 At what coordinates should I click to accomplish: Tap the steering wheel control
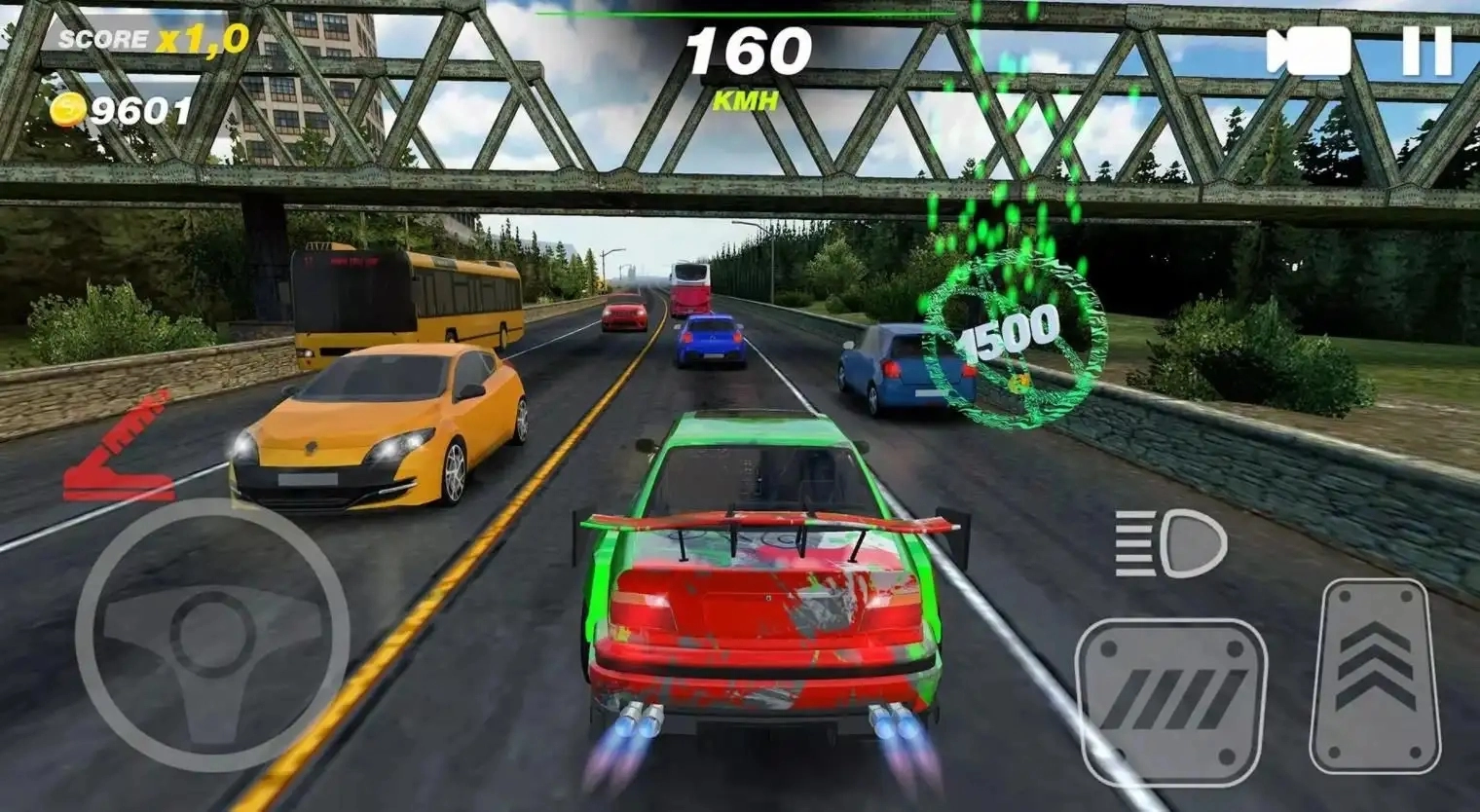pyautogui.click(x=211, y=636)
